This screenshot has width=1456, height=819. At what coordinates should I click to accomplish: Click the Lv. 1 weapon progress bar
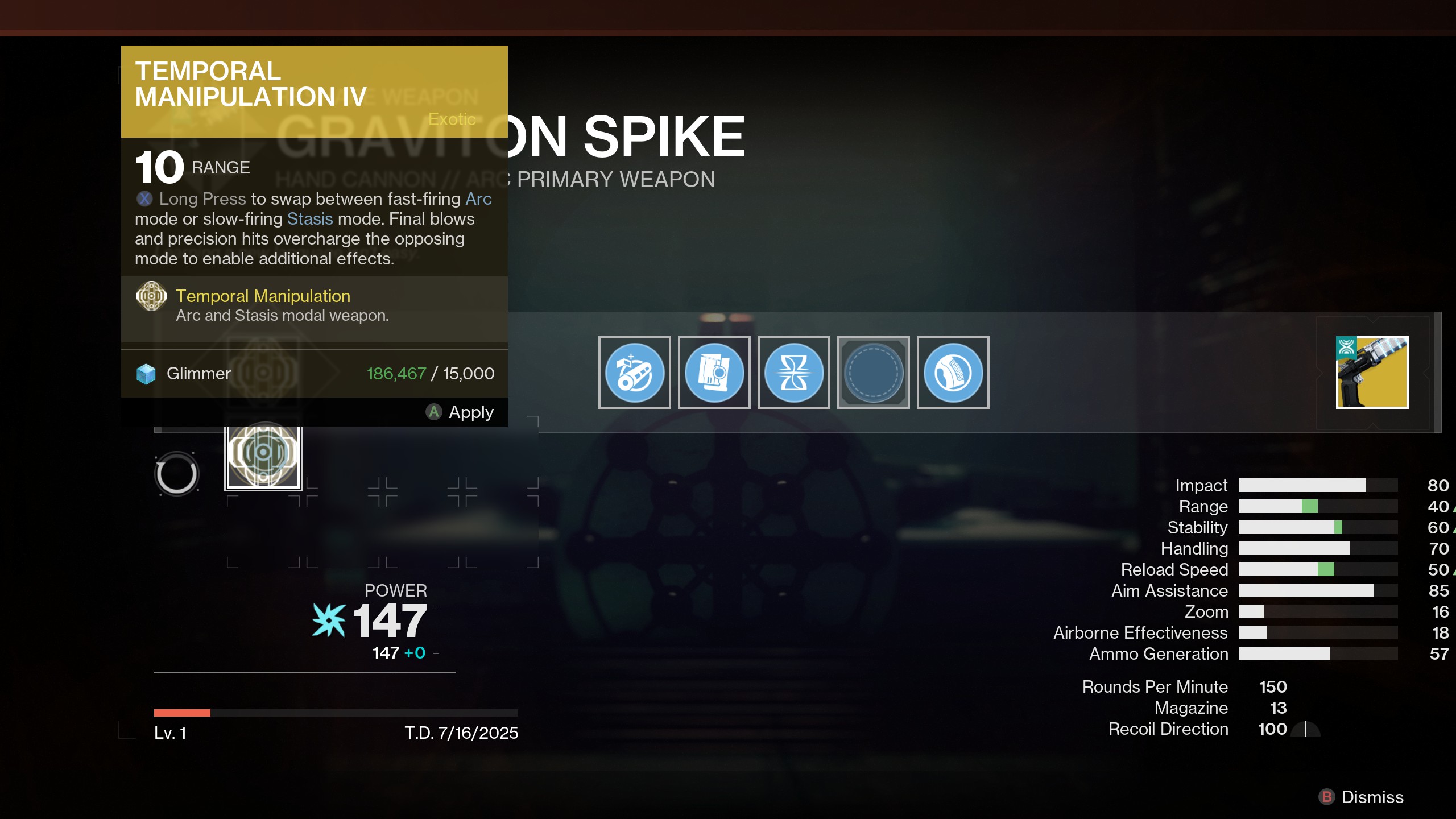click(x=336, y=712)
